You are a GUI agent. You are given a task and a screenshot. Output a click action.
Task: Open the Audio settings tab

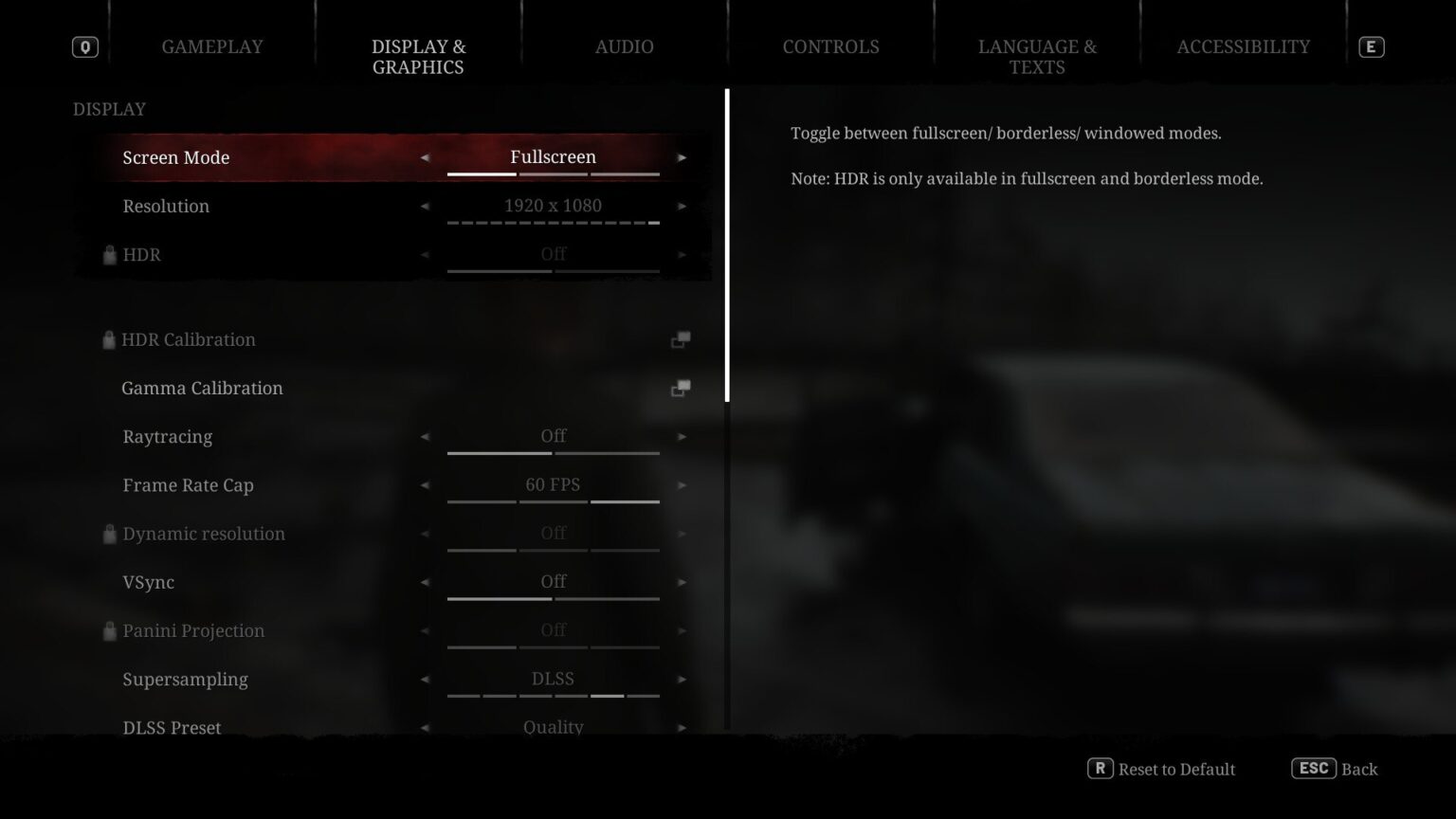click(624, 46)
